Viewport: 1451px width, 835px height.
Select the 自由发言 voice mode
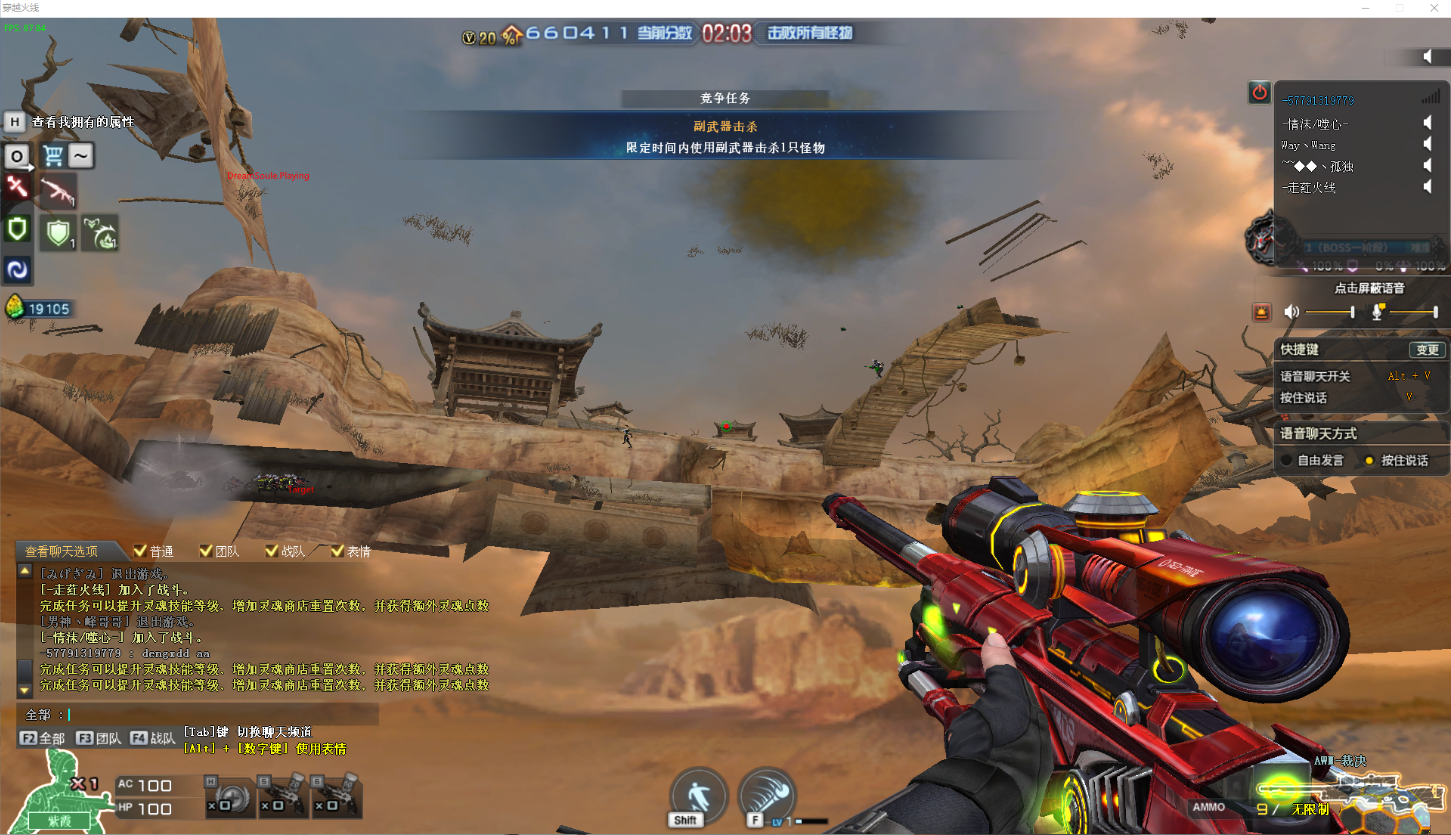[x=1288, y=461]
